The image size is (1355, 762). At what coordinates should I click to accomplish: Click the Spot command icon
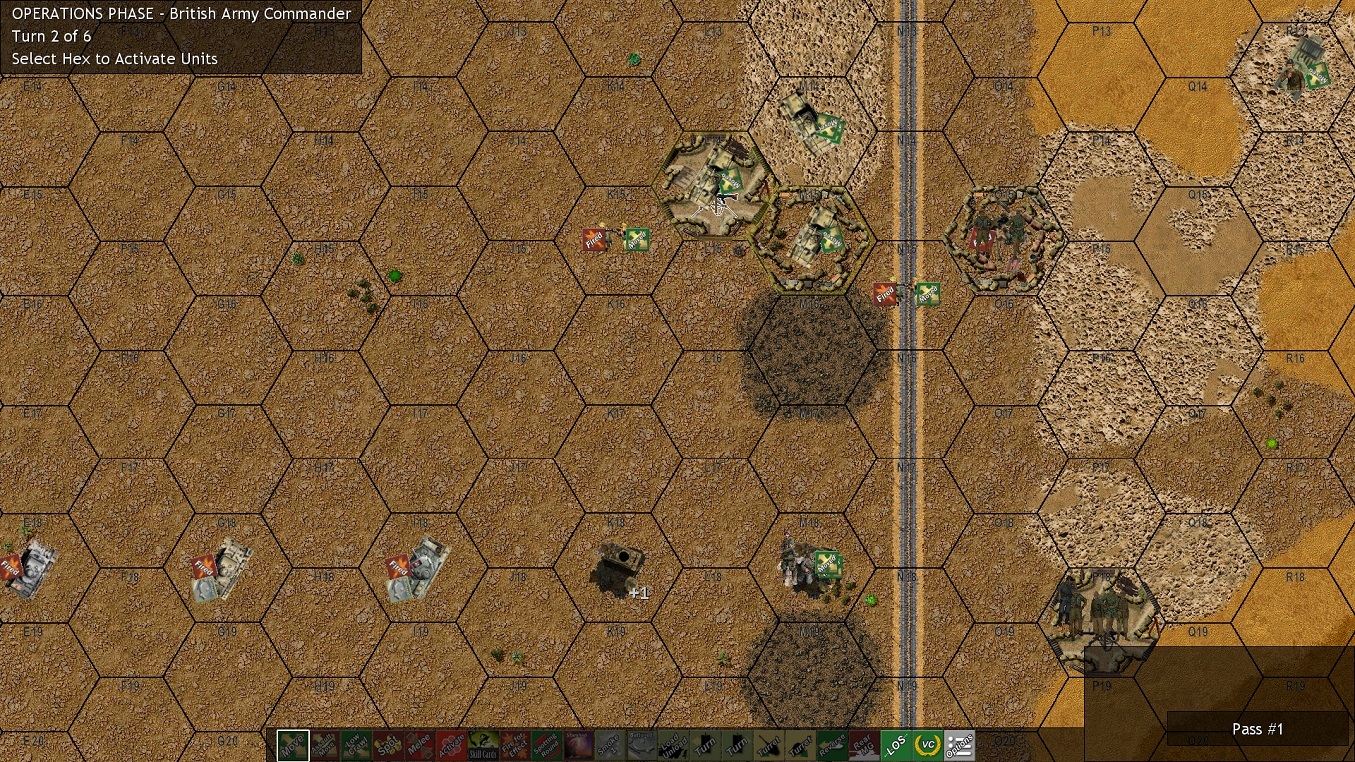(390, 745)
